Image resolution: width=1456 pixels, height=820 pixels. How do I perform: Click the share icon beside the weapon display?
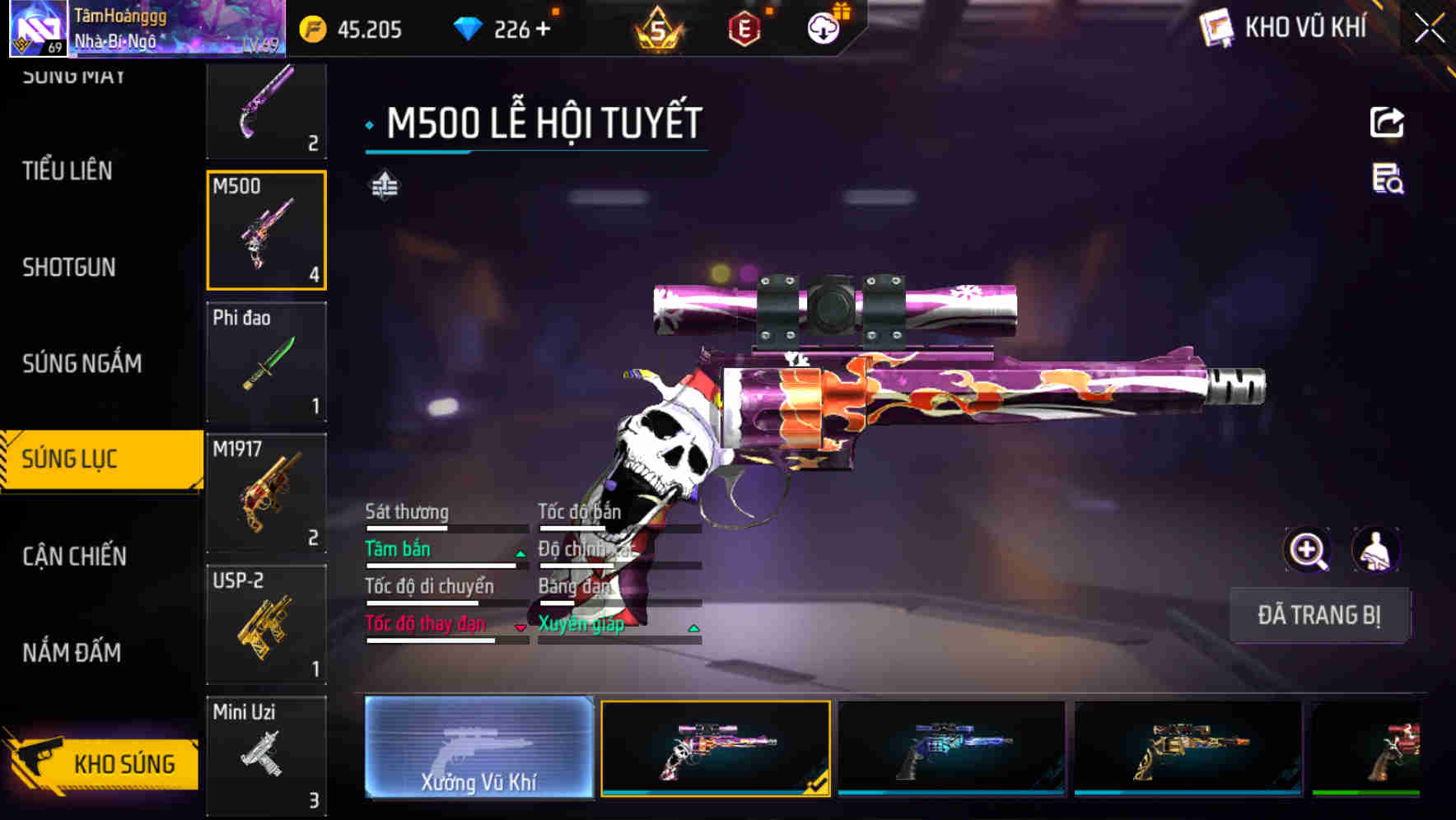pos(1387,122)
